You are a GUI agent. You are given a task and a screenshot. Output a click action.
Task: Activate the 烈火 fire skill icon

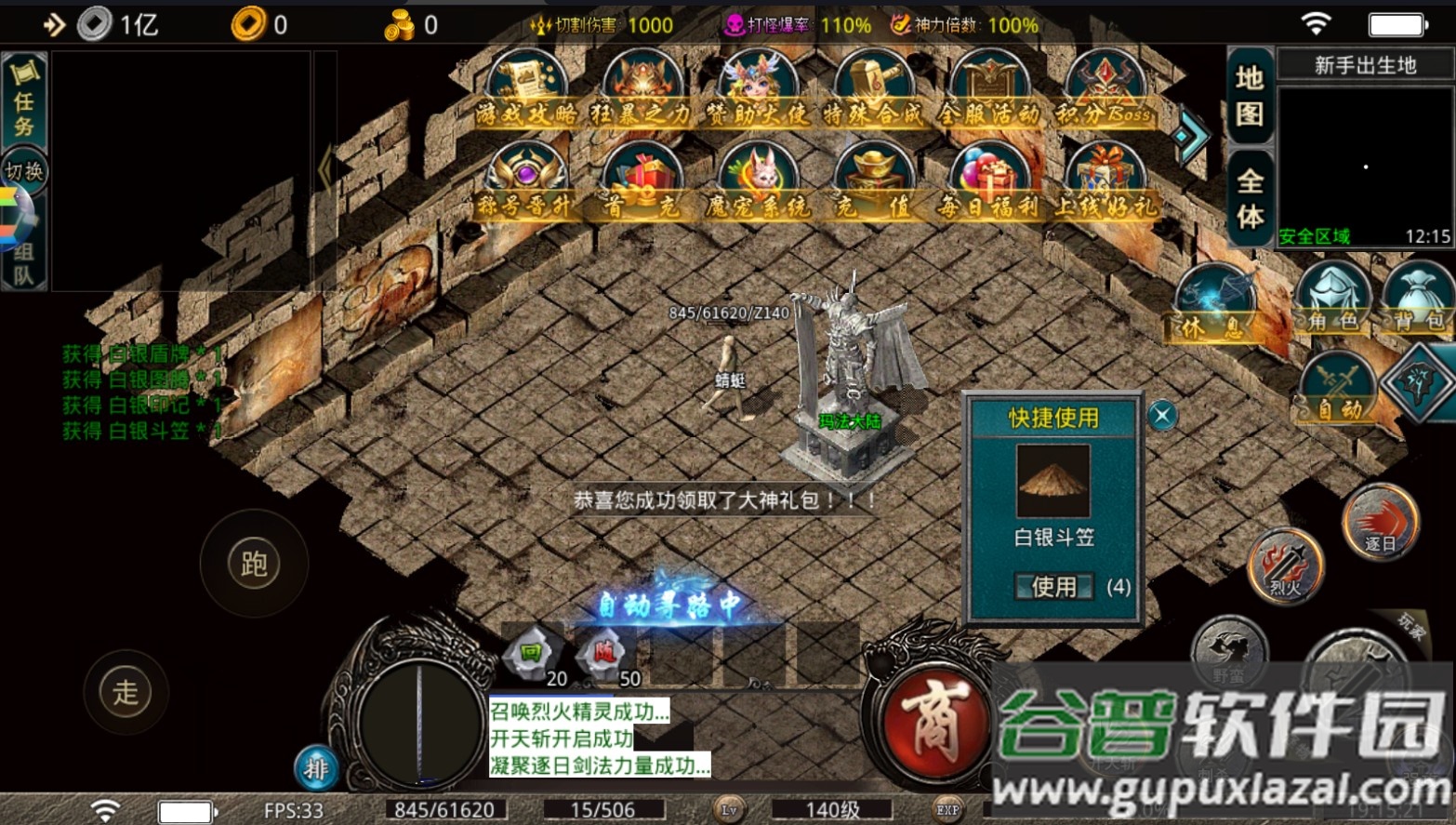[1284, 567]
